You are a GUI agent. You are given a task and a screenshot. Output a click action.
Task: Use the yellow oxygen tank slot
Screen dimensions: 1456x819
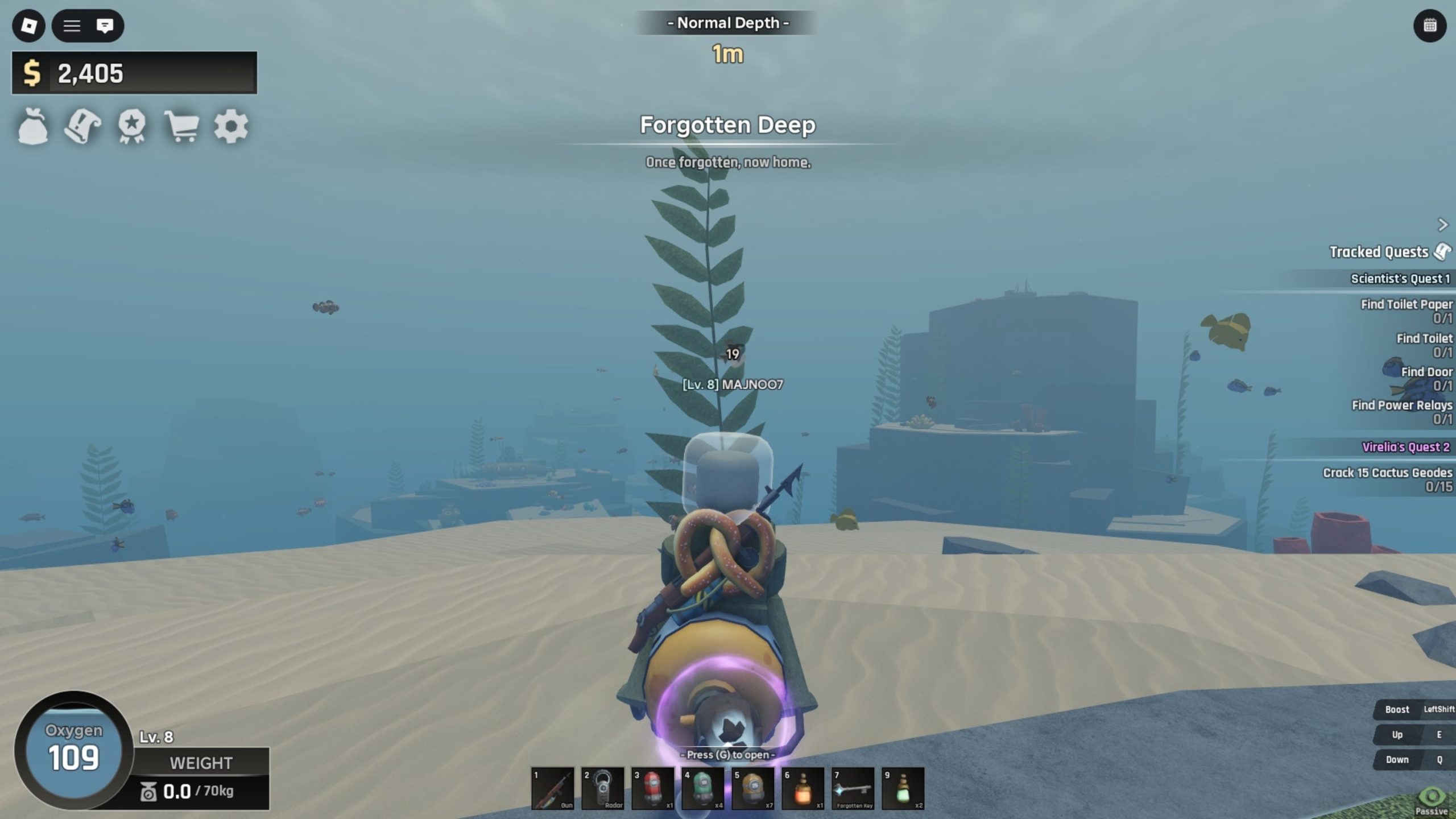tap(753, 788)
